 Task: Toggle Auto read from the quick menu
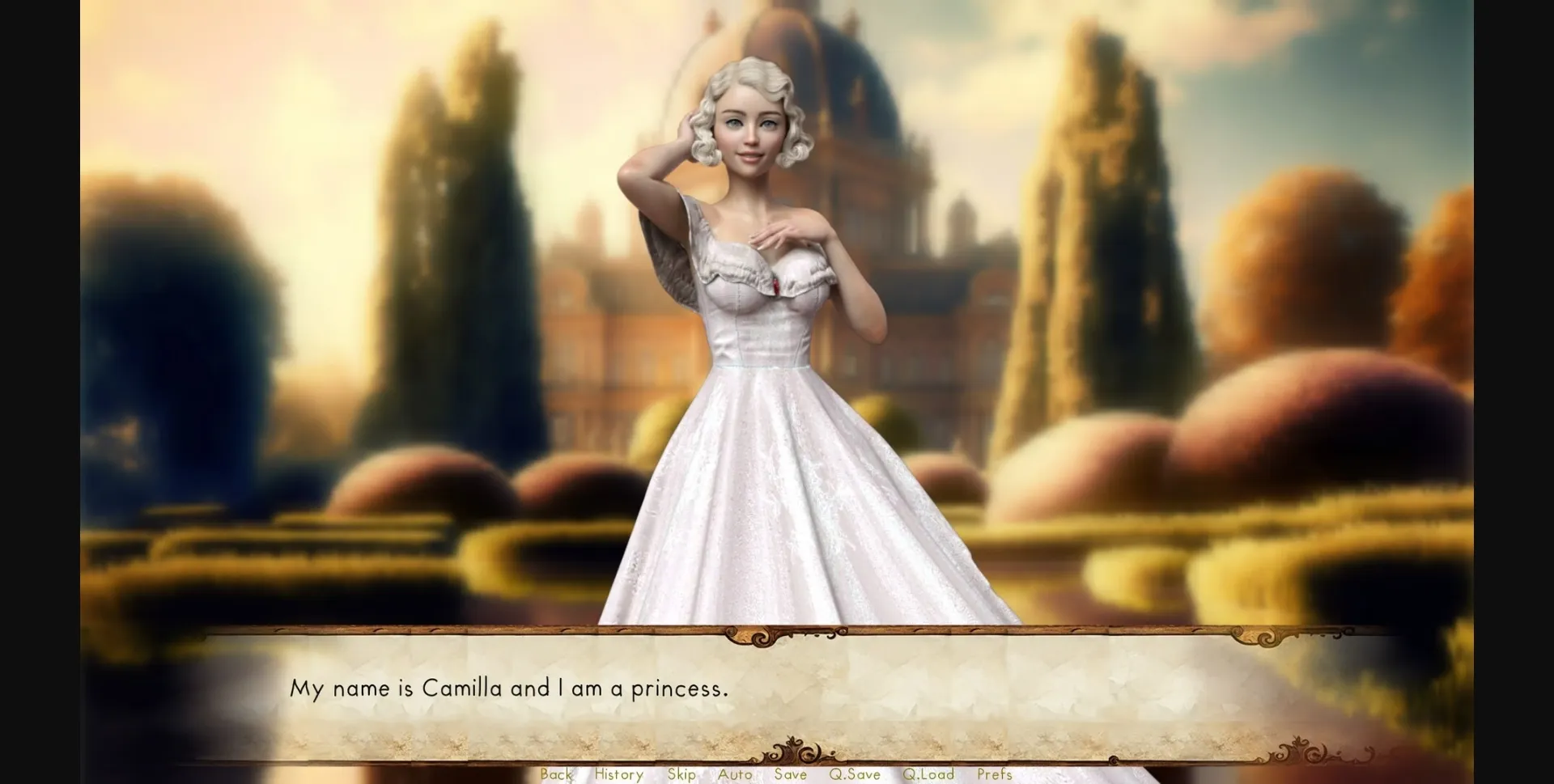735,774
